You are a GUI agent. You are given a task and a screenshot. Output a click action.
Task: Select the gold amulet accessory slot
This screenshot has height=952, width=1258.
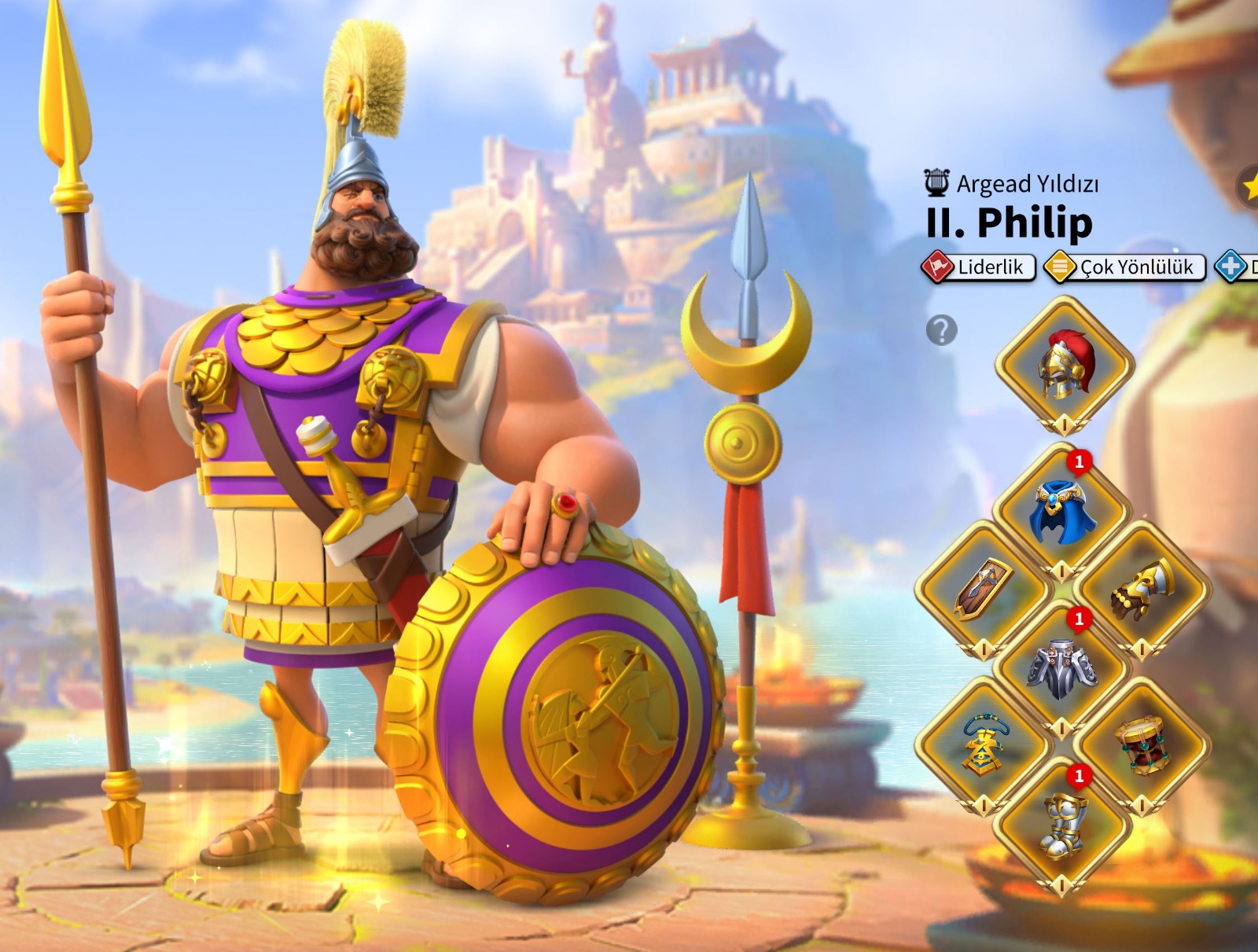point(983,745)
